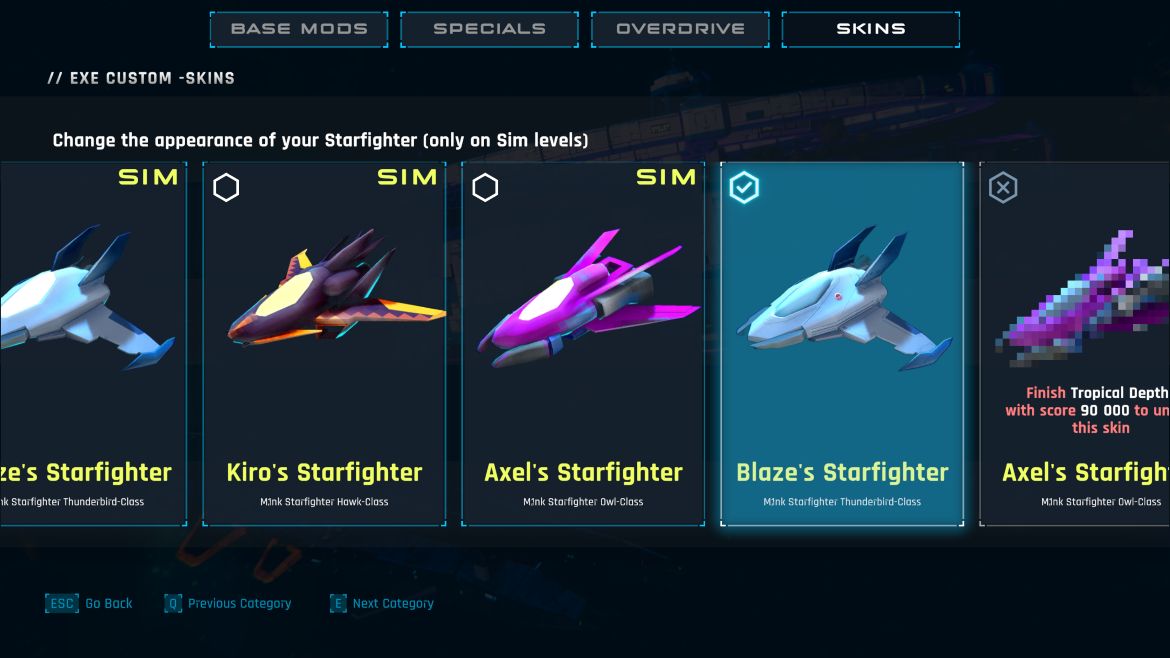The height and width of the screenshot is (658, 1170).
Task: Click the Previous Category button
Action: coord(228,604)
